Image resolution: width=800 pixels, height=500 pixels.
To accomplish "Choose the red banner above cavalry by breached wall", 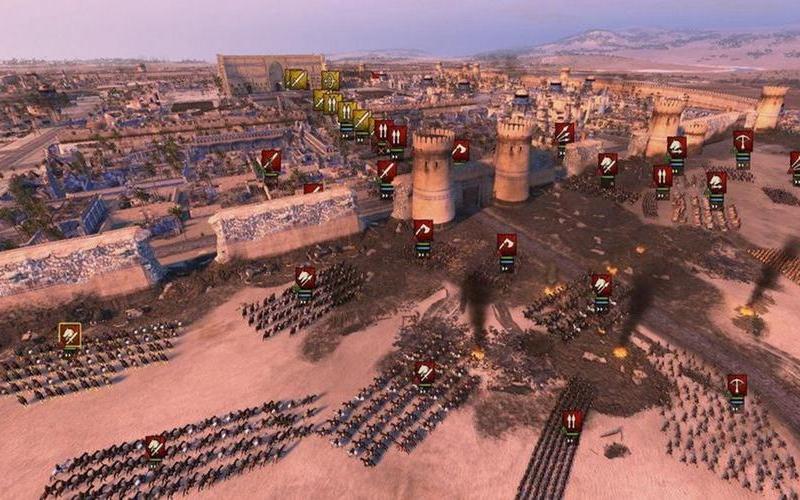I will click(305, 278).
